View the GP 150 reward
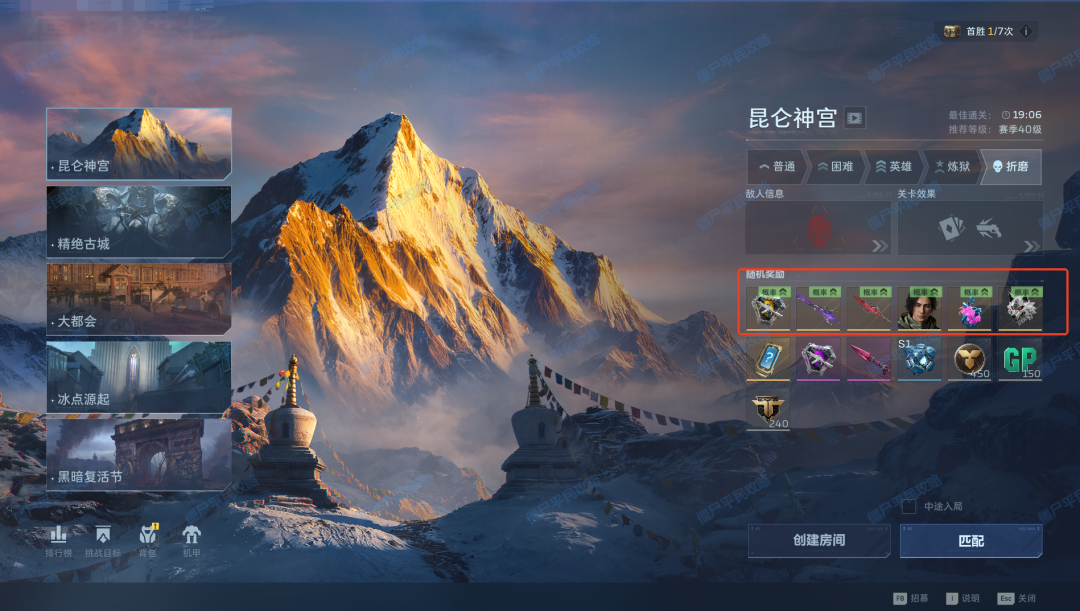The width and height of the screenshot is (1080, 611). tap(1020, 359)
